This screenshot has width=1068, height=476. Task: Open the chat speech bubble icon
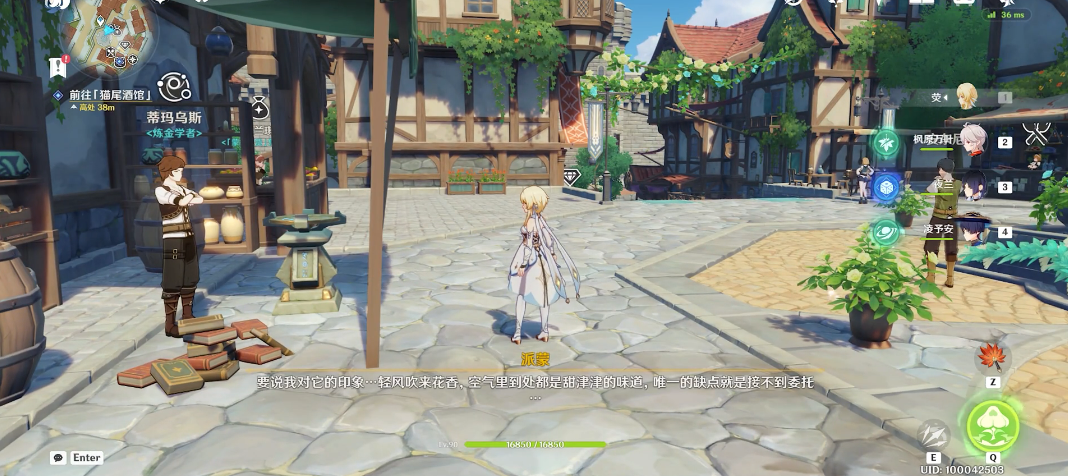coord(58,458)
